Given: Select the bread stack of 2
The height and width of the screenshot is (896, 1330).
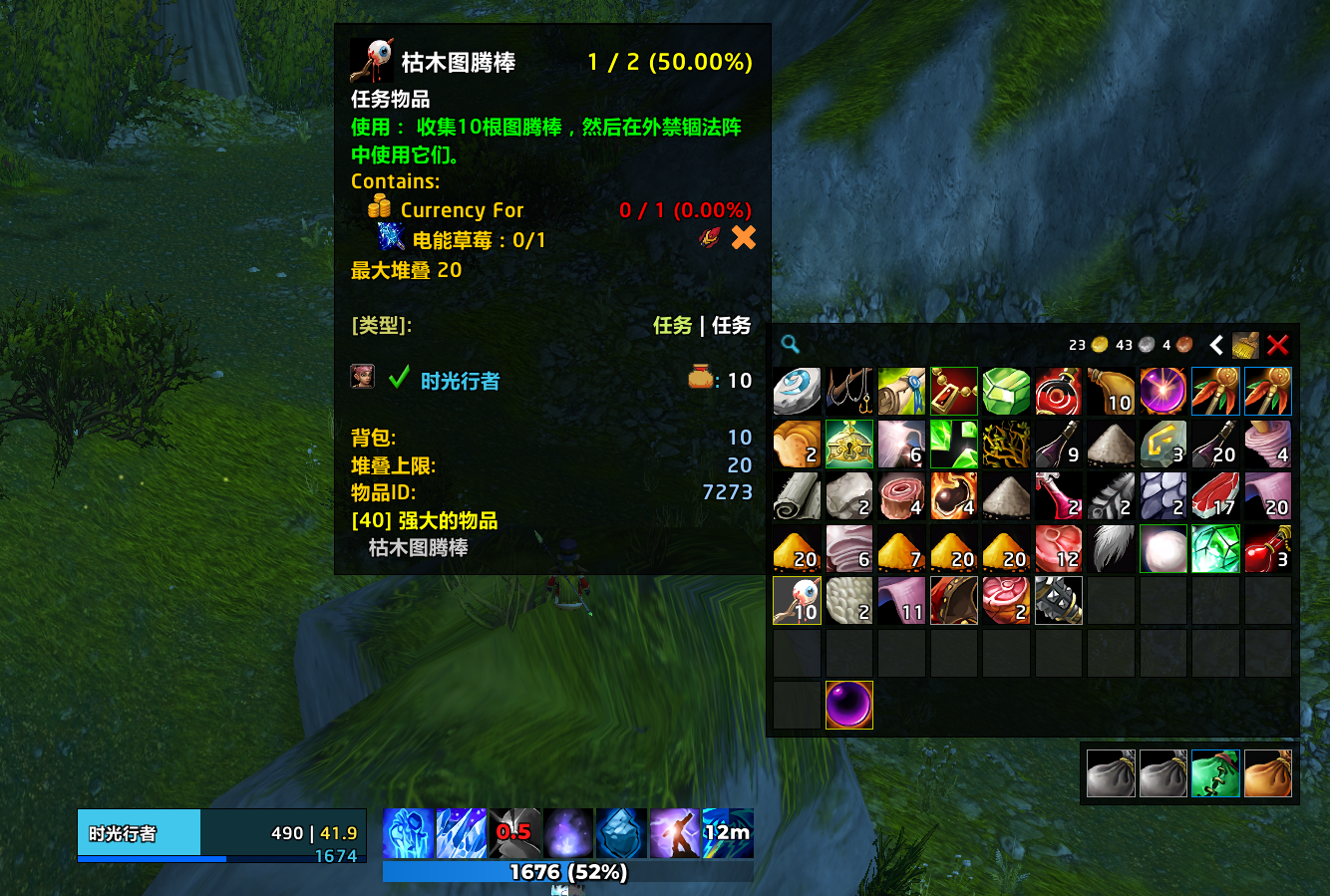Looking at the screenshot, I should (x=798, y=444).
